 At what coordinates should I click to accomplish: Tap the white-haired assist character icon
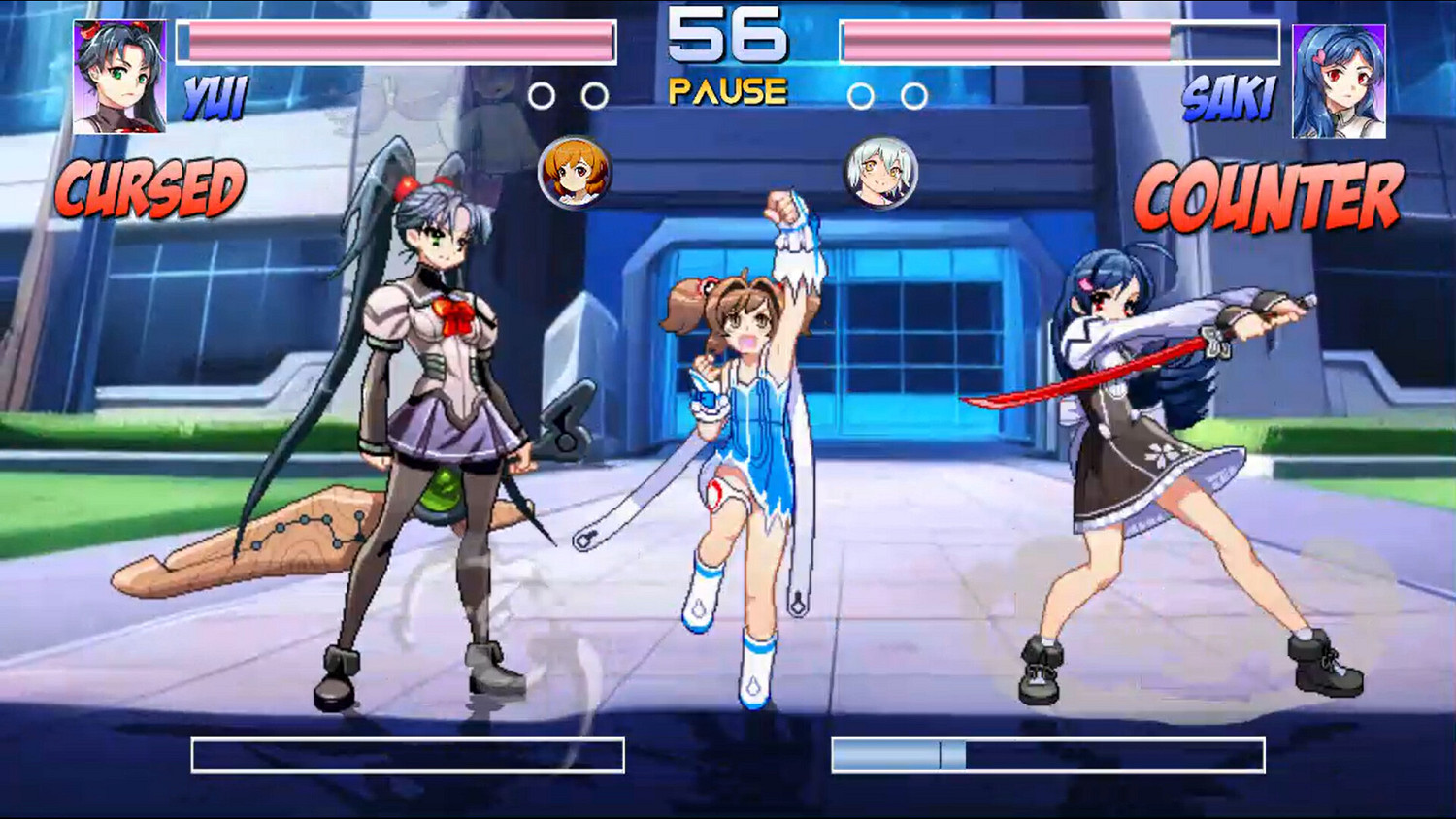[881, 175]
